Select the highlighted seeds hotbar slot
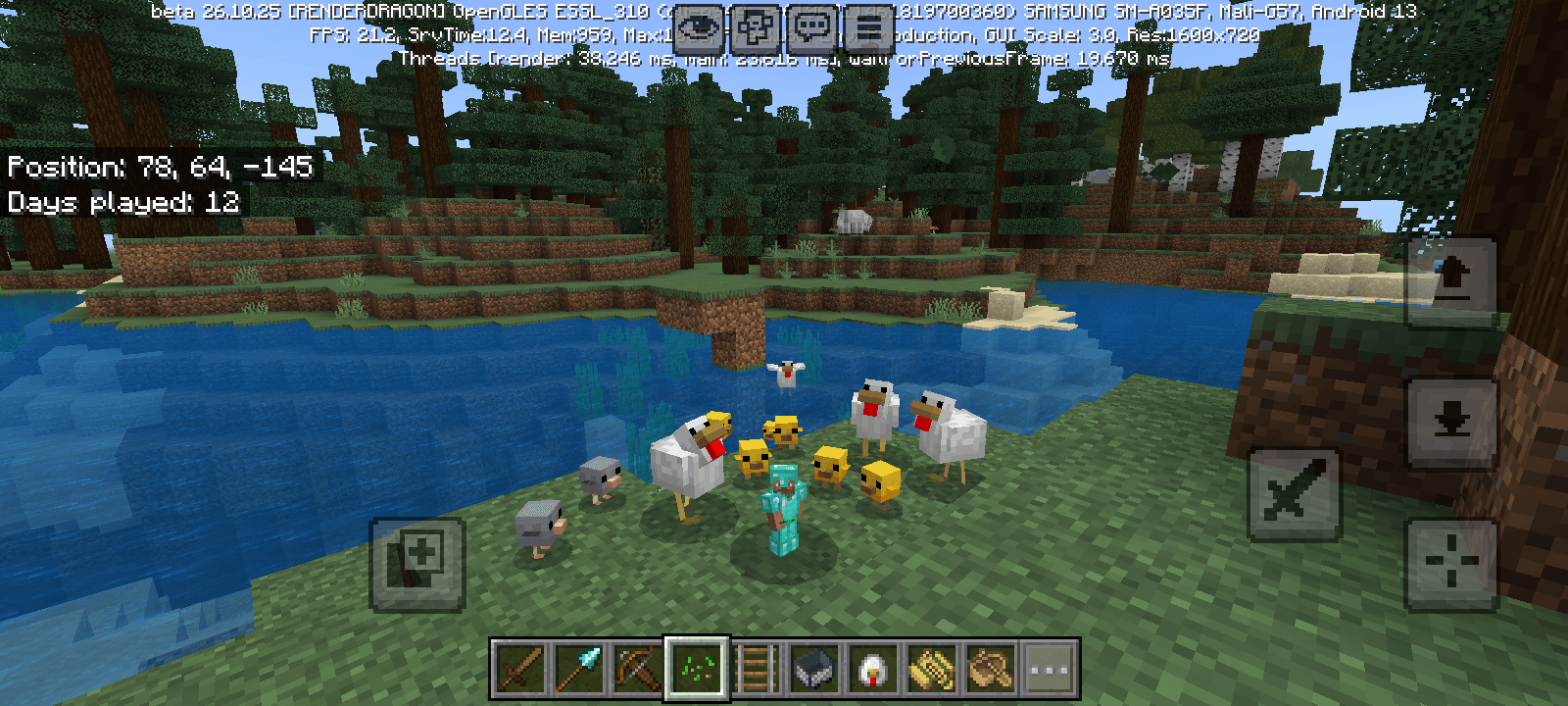This screenshot has width=1568, height=706. click(x=697, y=671)
